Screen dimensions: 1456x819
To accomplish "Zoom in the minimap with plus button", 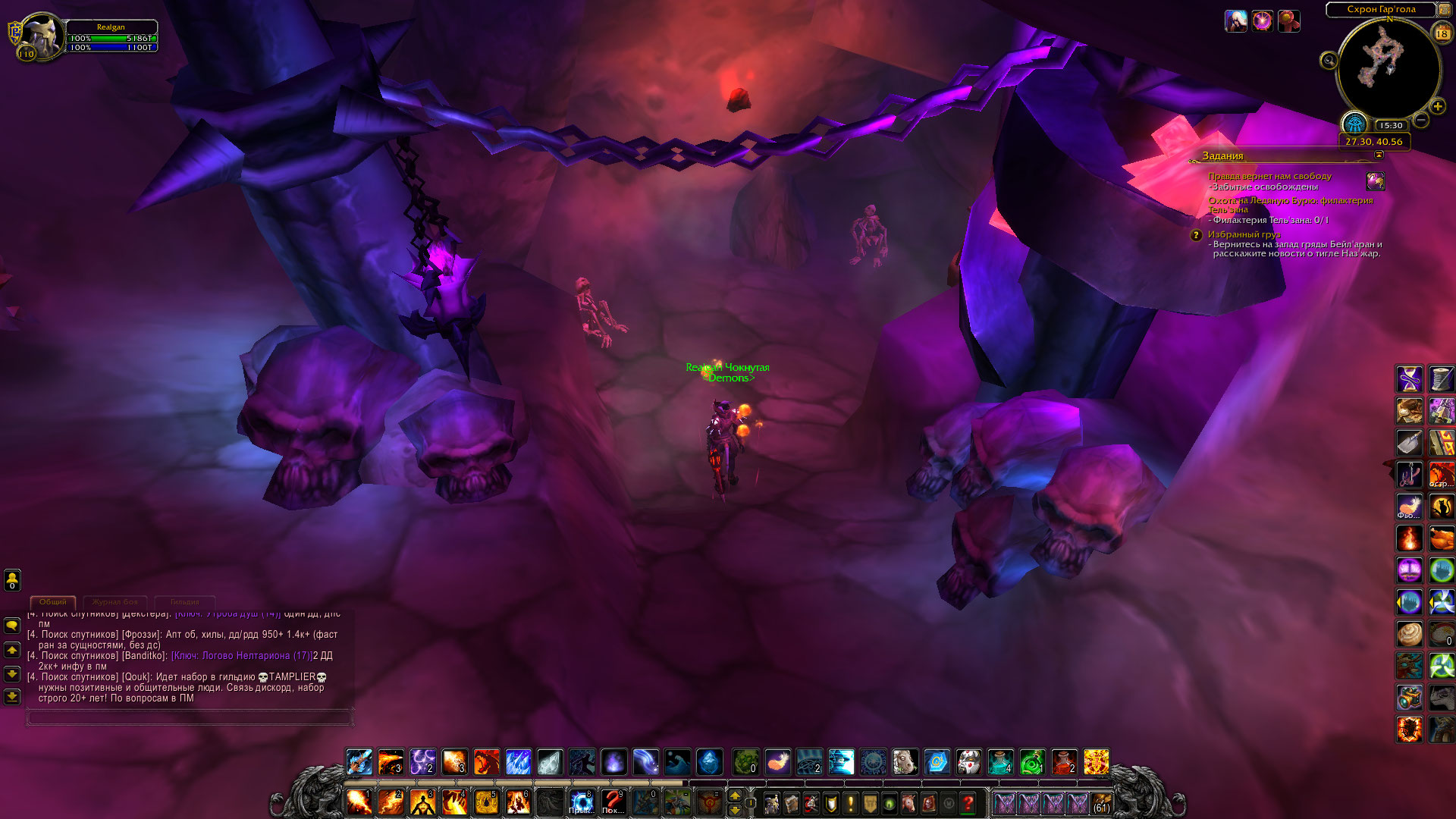I will pos(1437,107).
